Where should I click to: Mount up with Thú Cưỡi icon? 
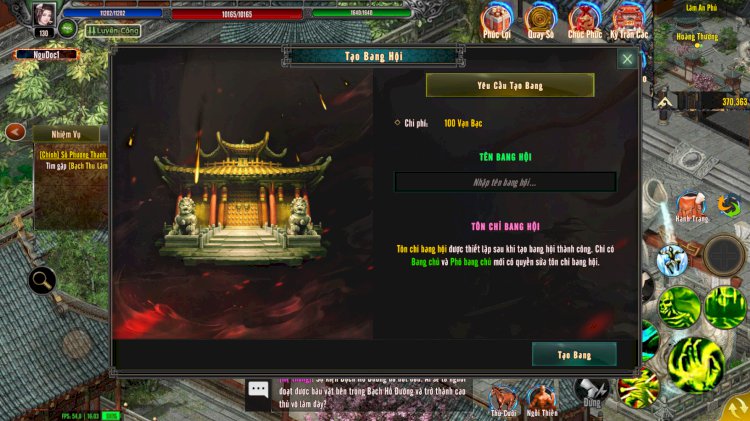(x=503, y=398)
